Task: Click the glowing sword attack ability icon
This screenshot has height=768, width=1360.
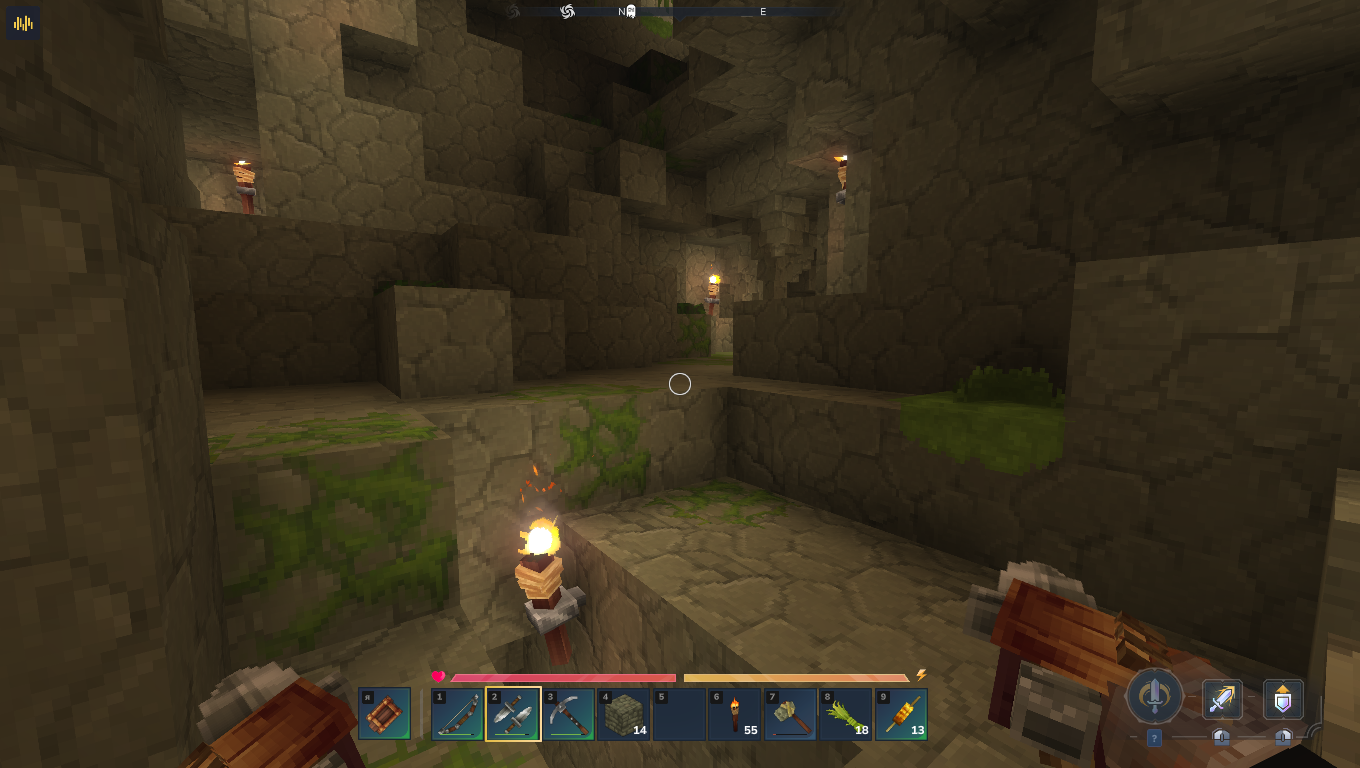Action: pyautogui.click(x=1222, y=699)
